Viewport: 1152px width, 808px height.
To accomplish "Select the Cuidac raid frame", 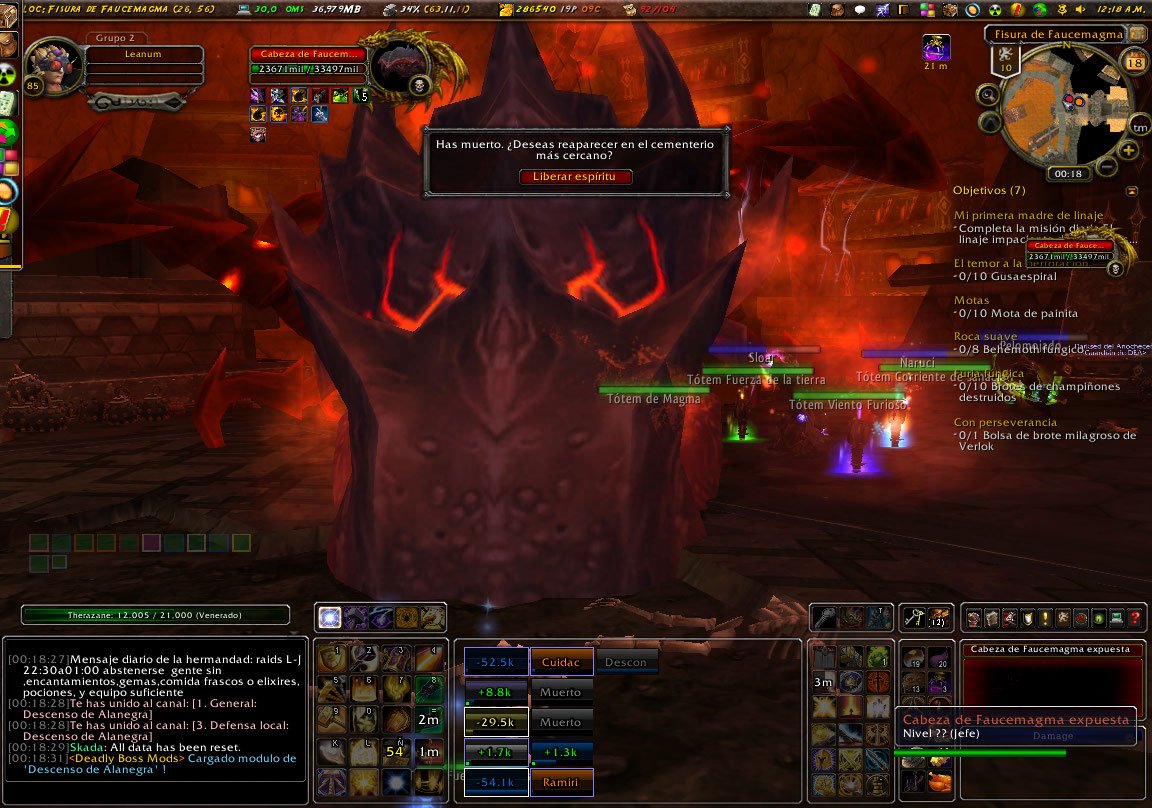I will click(x=561, y=662).
